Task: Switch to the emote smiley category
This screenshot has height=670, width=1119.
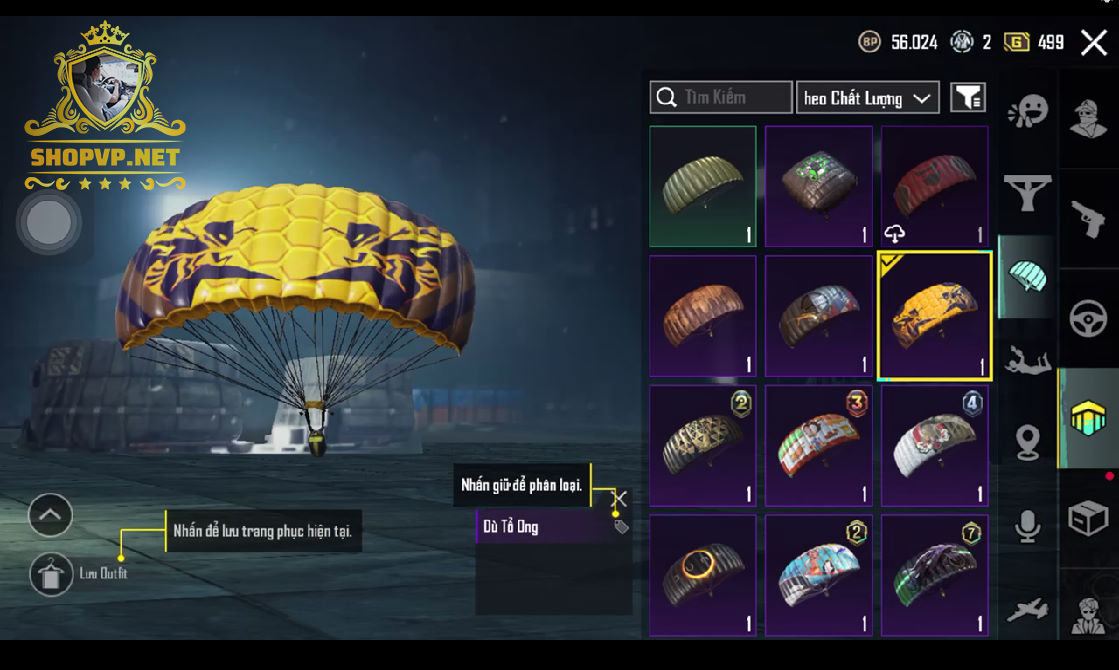Action: tap(1027, 111)
